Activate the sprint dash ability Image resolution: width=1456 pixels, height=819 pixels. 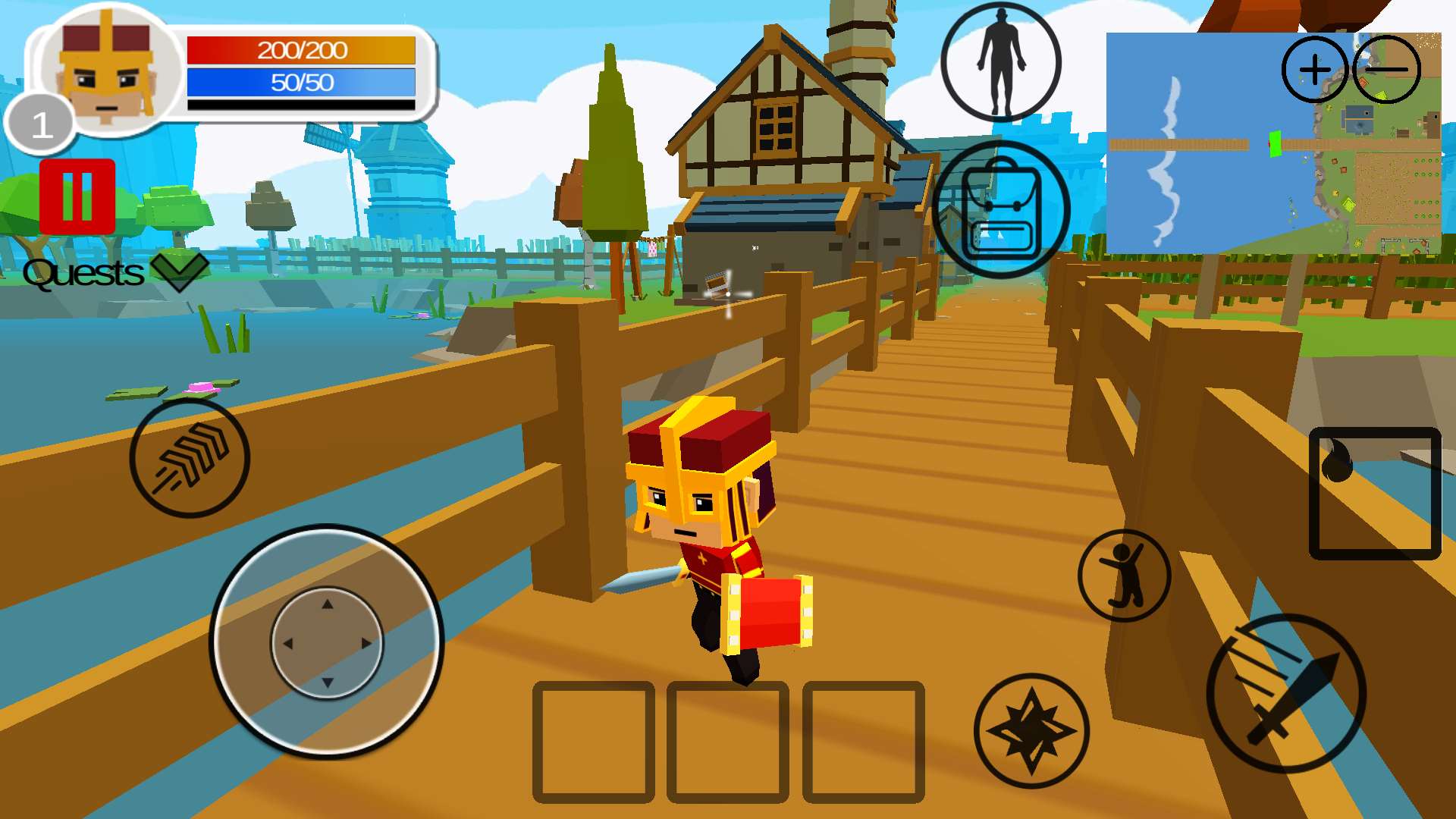point(190,458)
